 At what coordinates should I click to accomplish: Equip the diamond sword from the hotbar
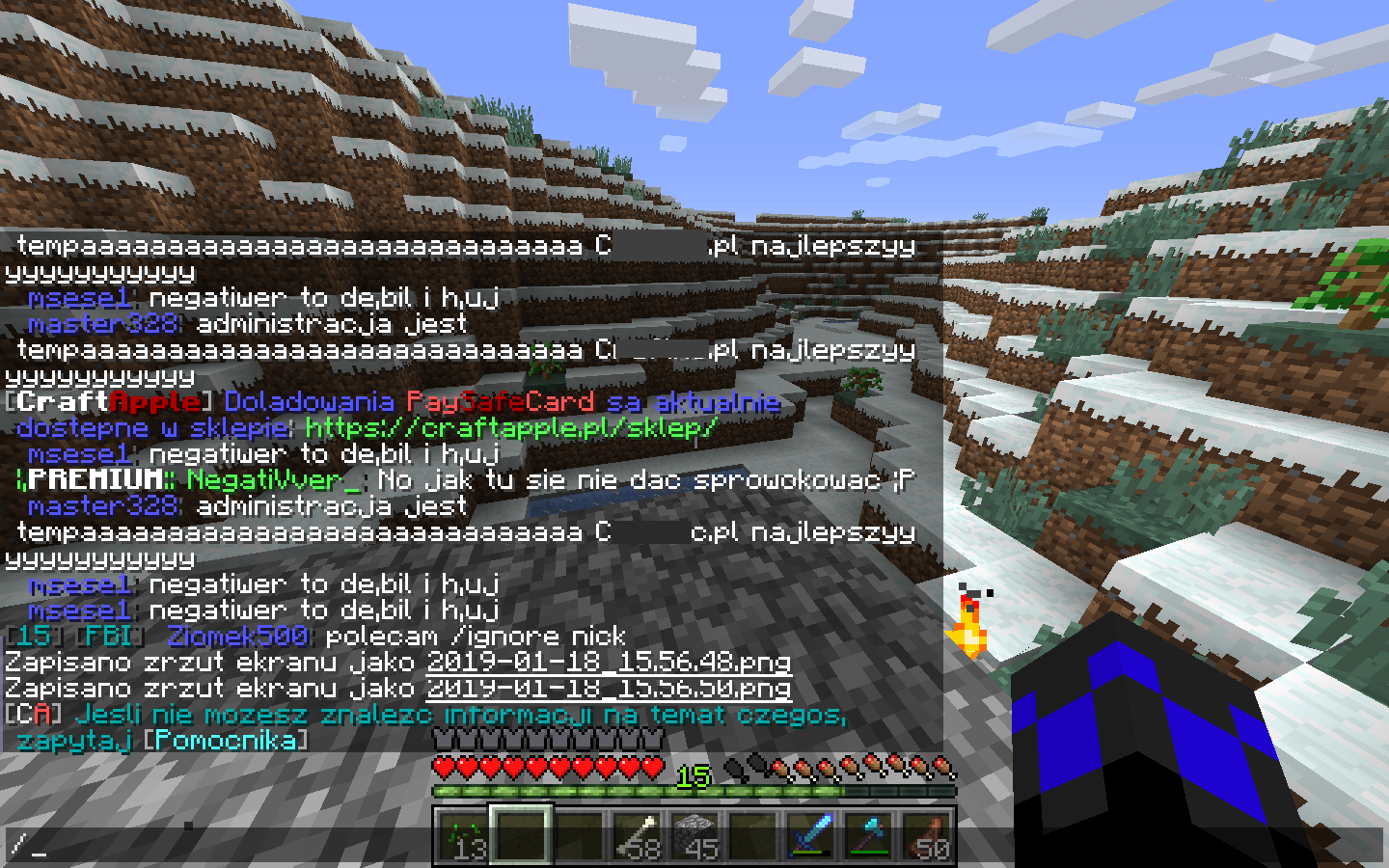click(810, 835)
